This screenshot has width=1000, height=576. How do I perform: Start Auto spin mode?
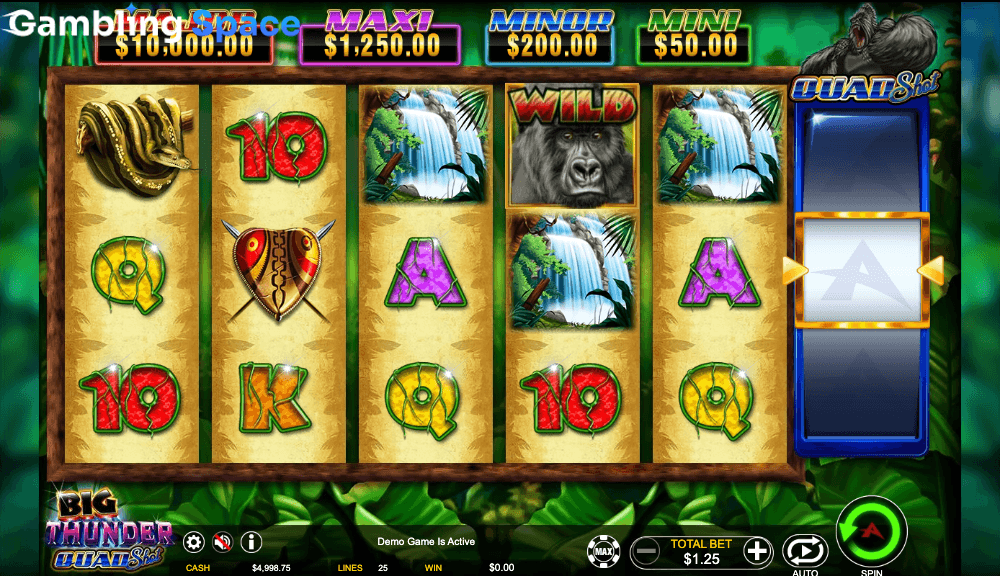(804, 550)
